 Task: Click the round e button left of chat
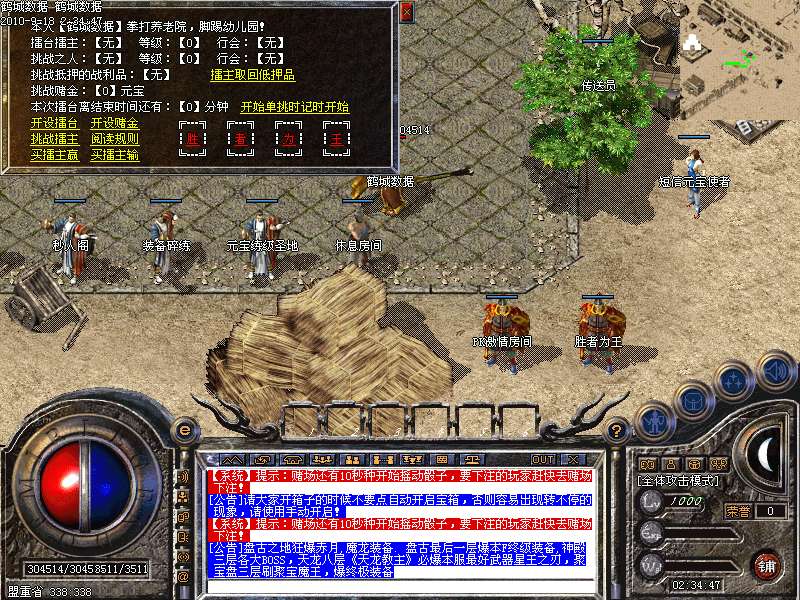(x=183, y=431)
